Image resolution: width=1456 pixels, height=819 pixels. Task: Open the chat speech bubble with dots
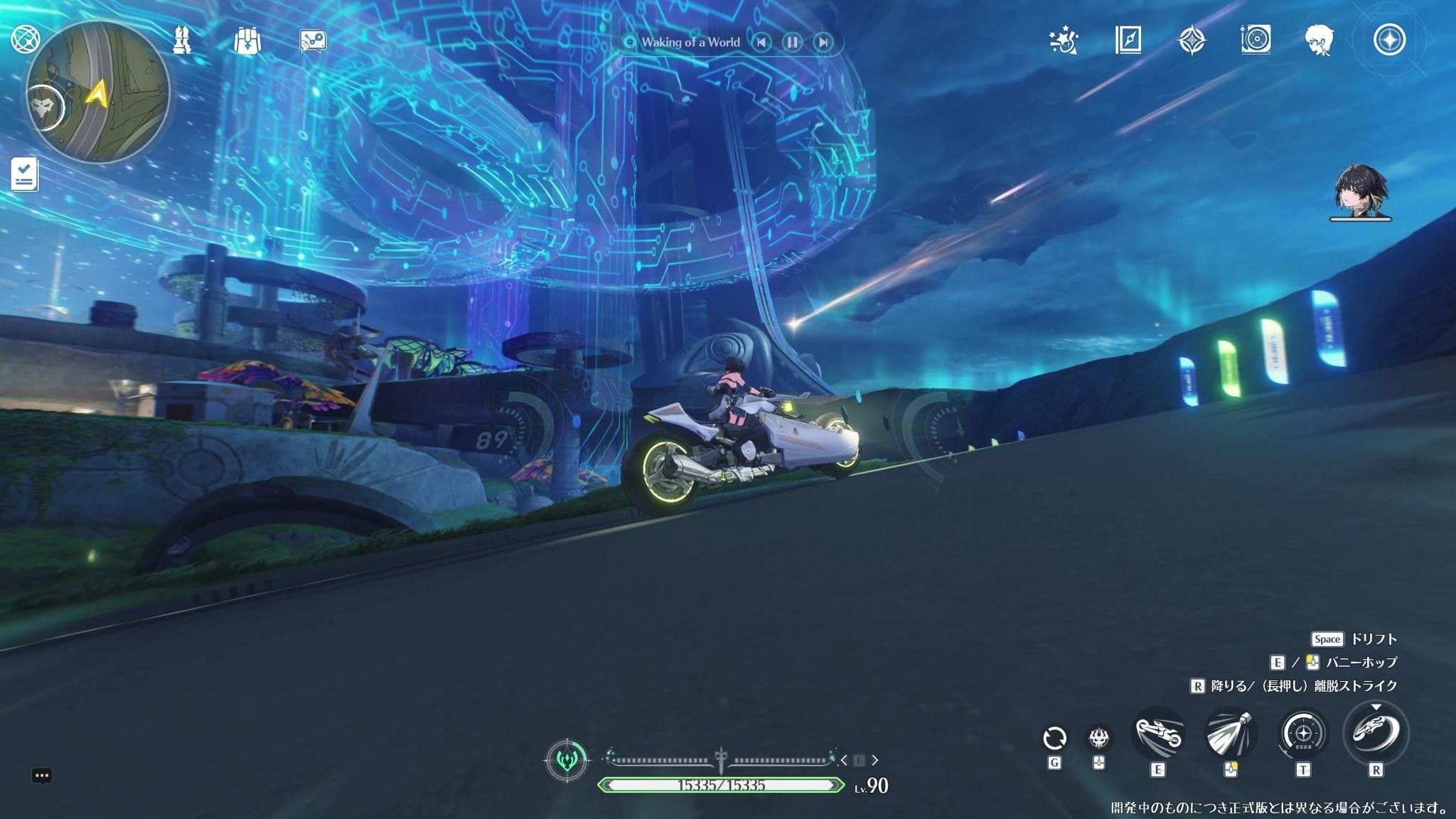(42, 776)
